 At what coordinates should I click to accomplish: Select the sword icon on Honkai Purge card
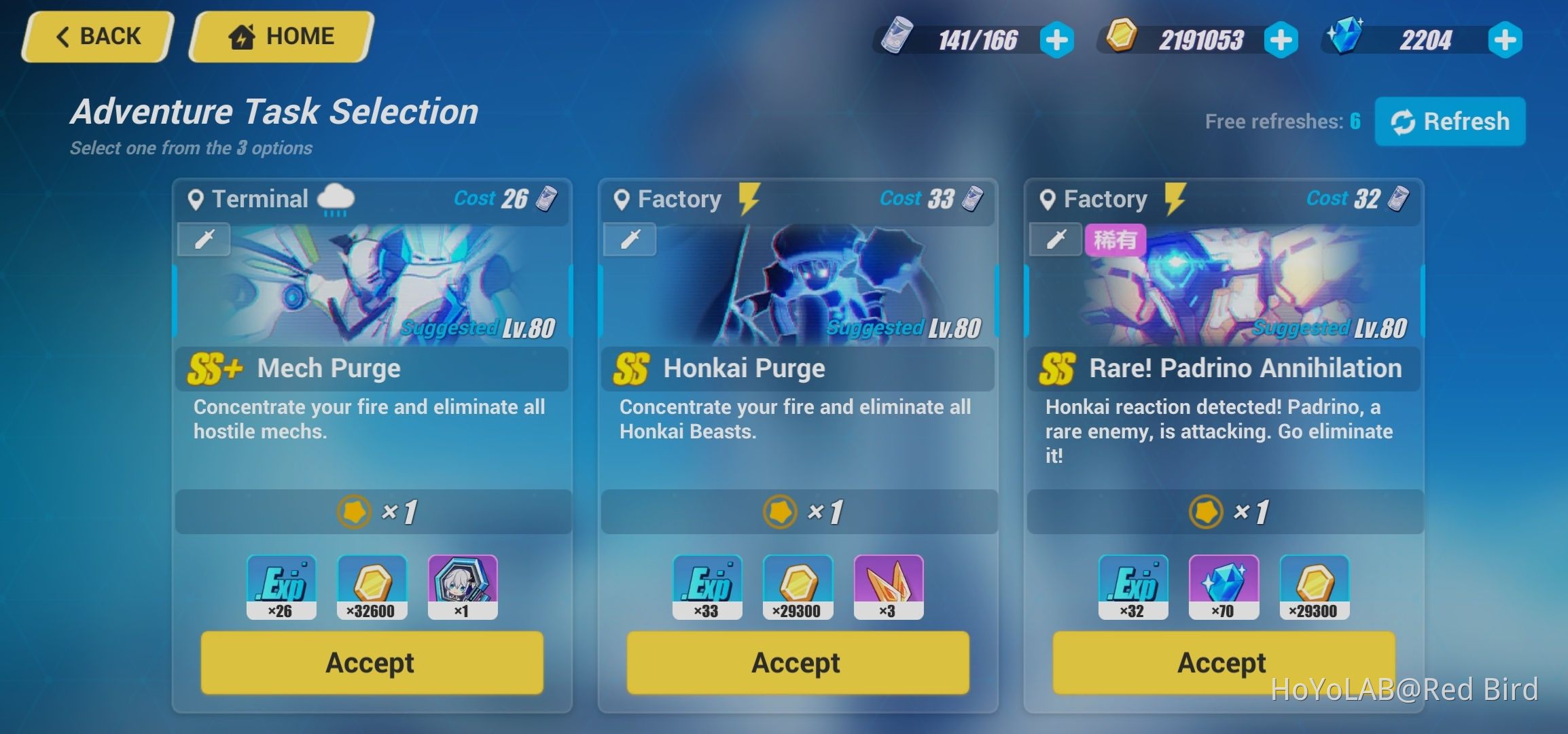(x=629, y=239)
